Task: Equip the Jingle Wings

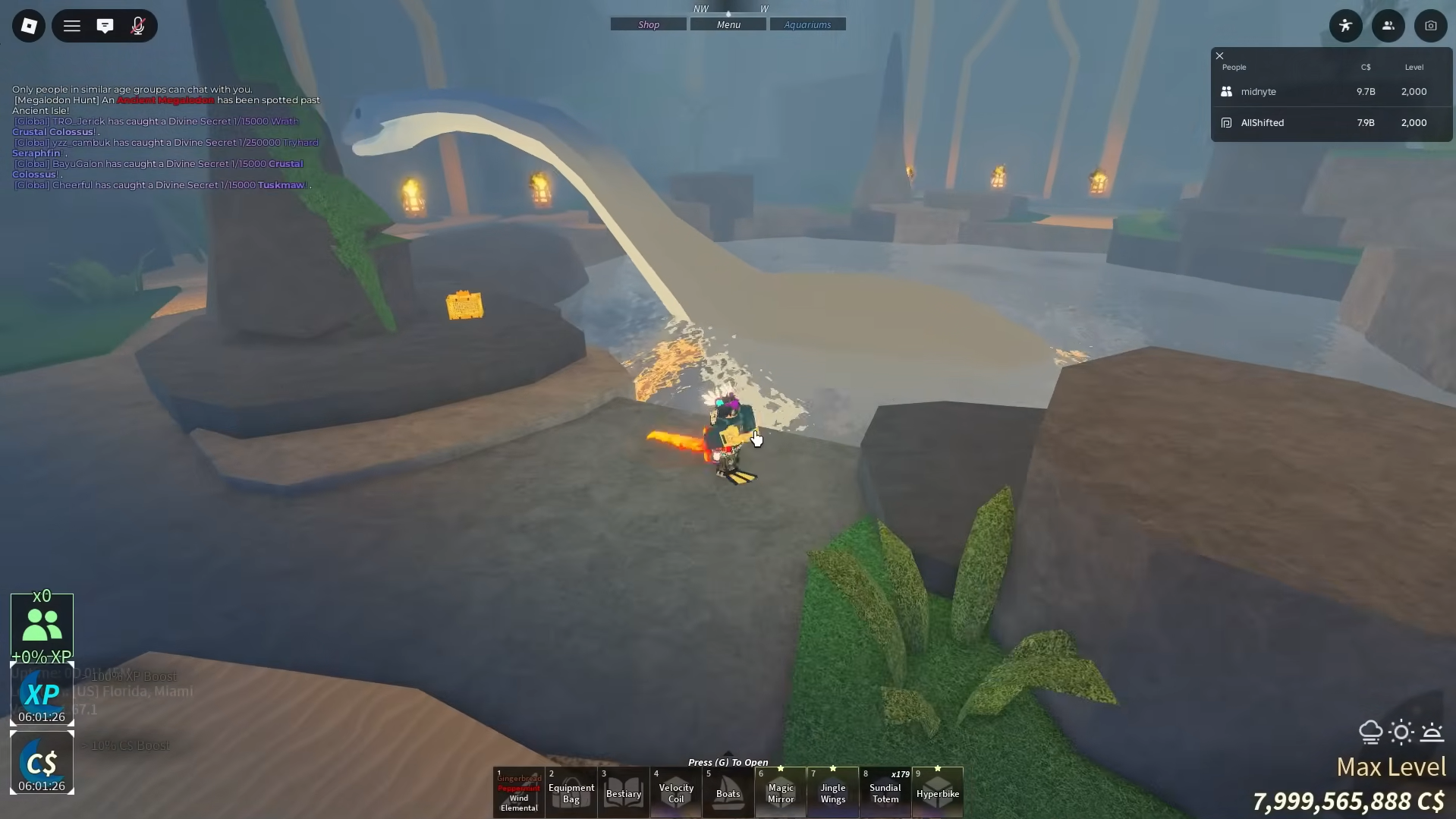Action: [832, 792]
